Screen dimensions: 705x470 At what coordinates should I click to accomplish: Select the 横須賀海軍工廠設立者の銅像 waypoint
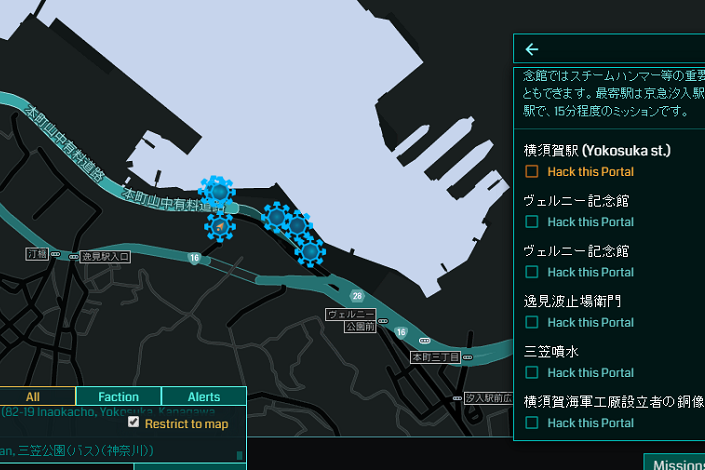614,401
